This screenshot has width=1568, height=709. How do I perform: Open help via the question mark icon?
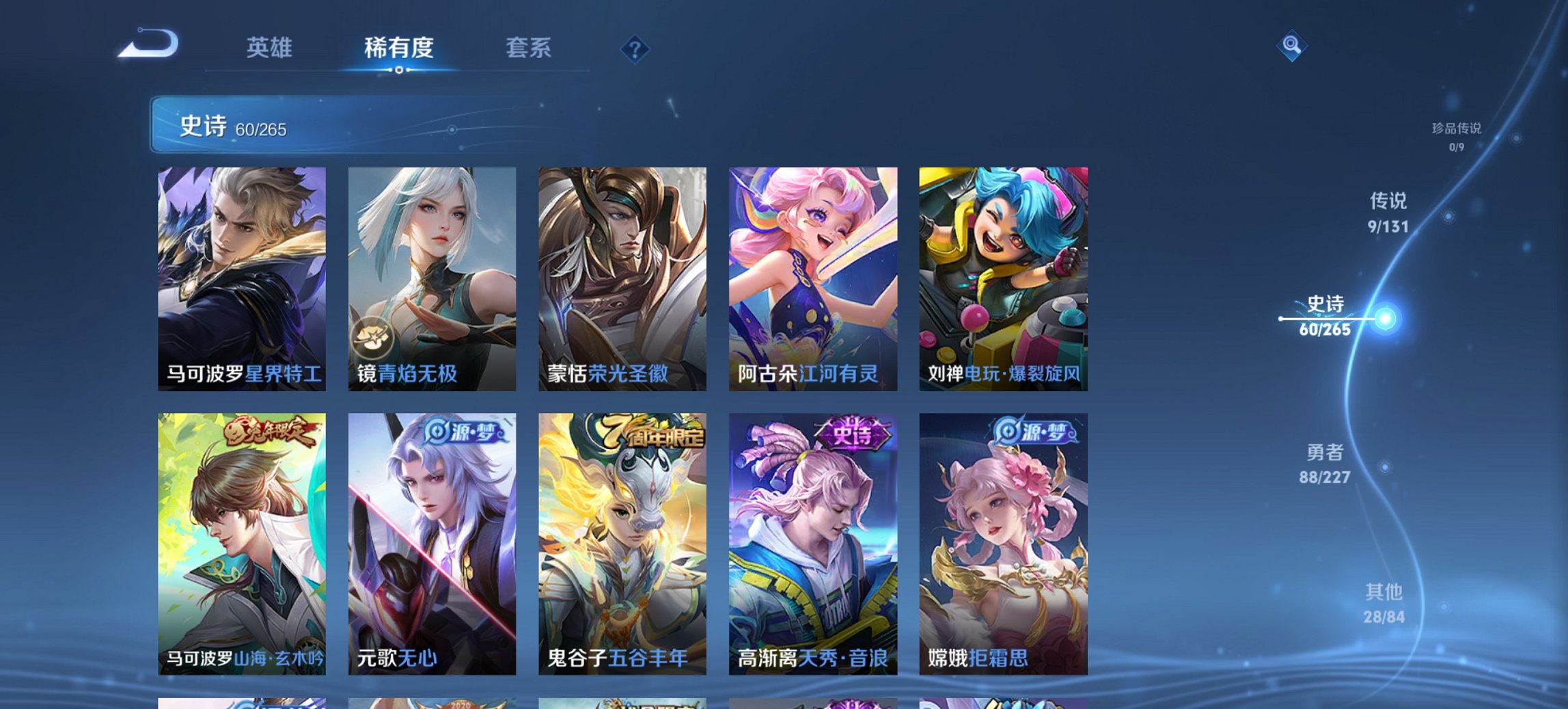click(x=635, y=49)
